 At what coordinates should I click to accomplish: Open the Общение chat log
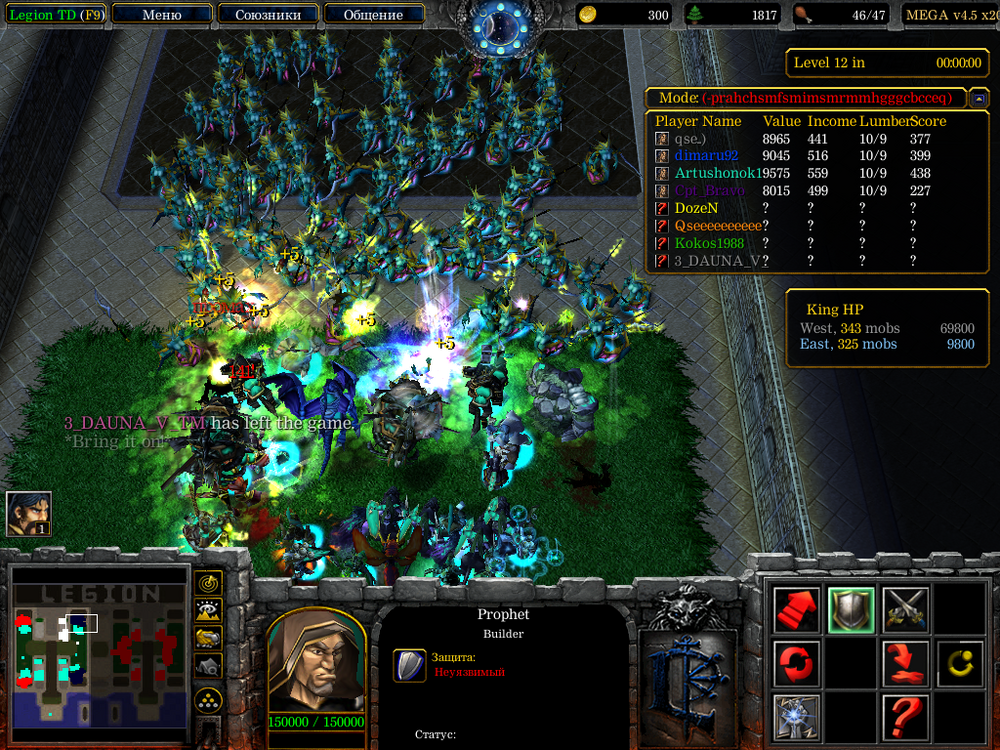[373, 15]
